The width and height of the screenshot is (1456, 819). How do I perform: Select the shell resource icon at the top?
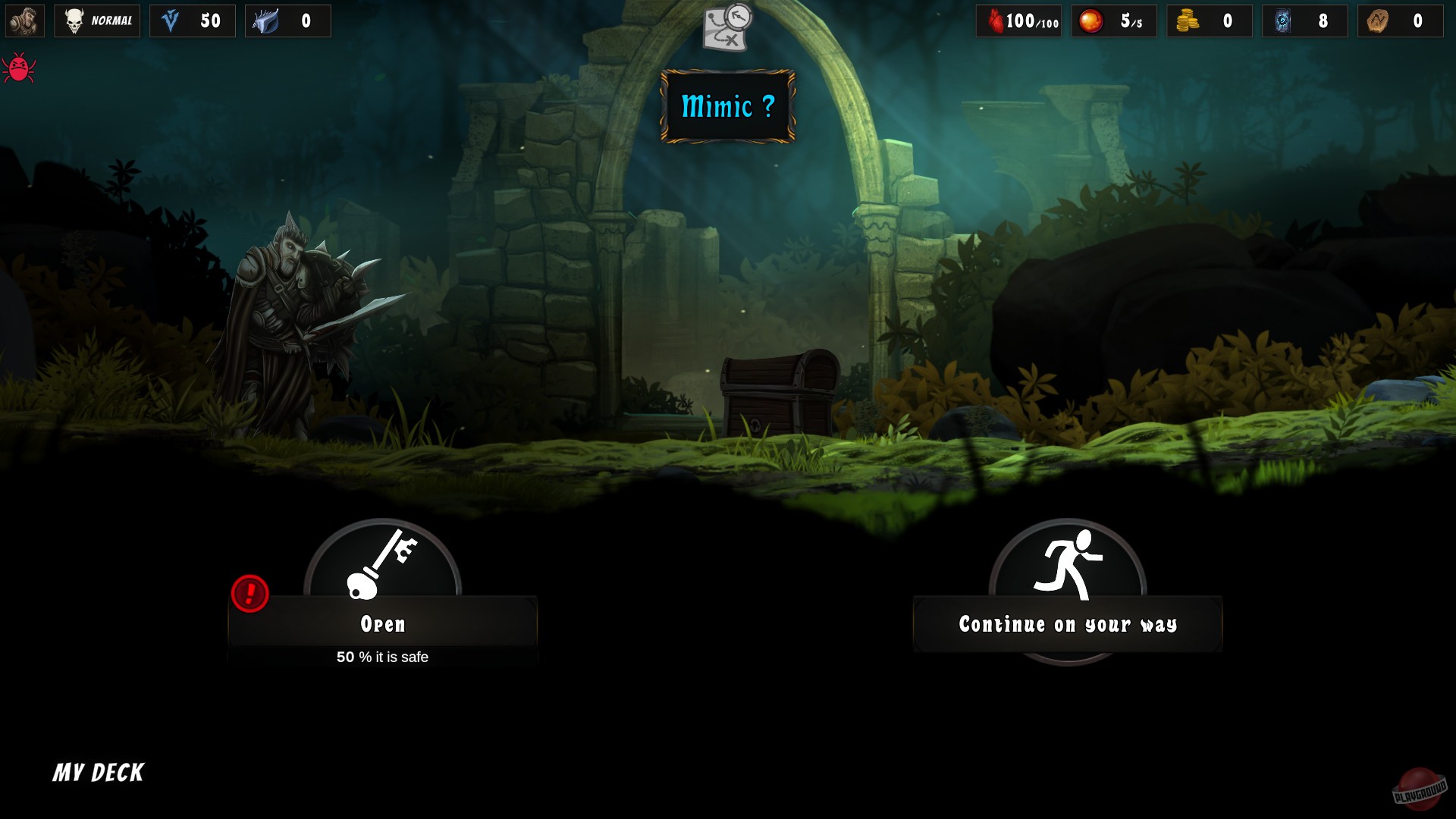pyautogui.click(x=267, y=20)
